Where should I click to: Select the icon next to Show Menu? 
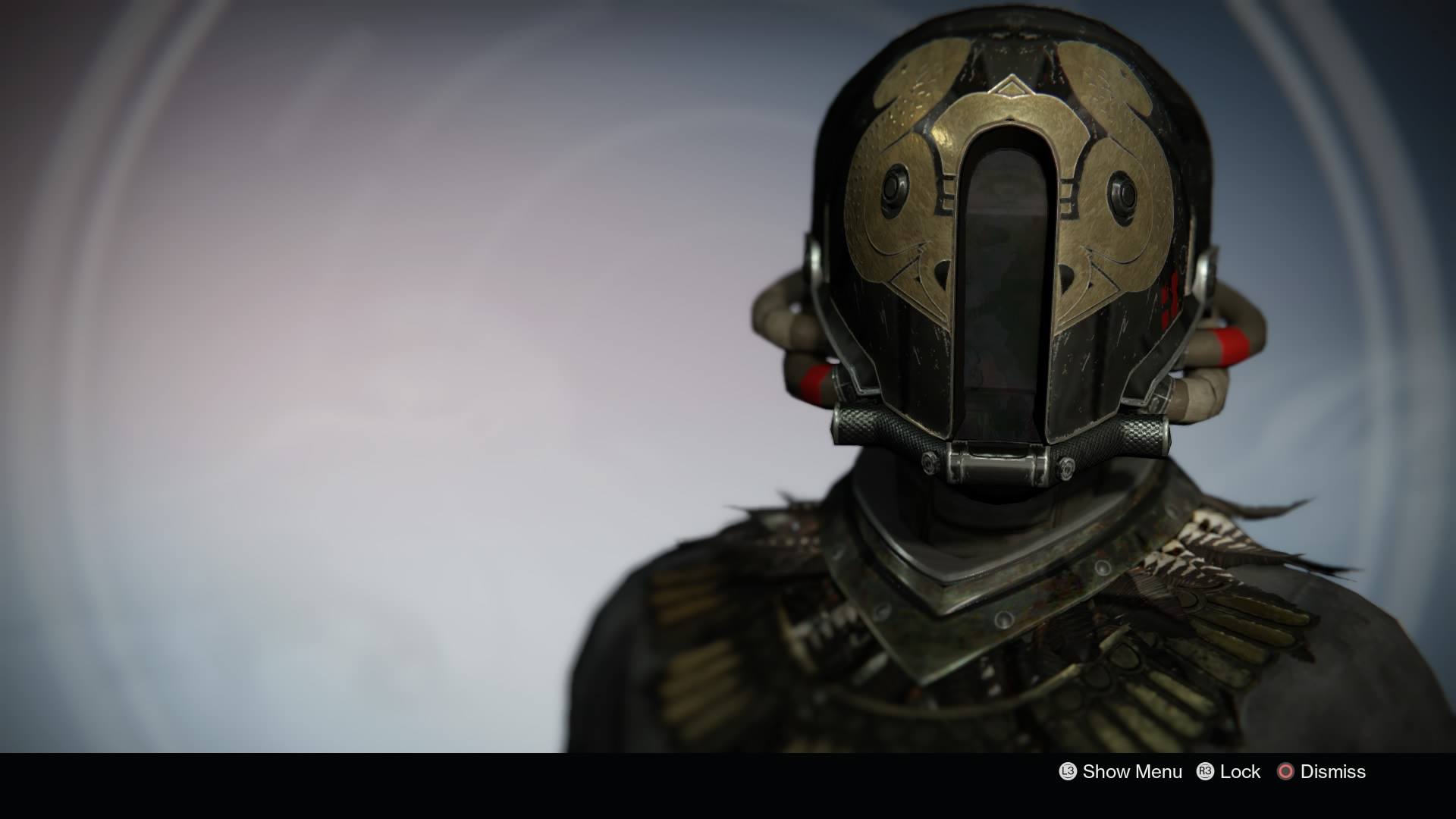(x=1068, y=771)
